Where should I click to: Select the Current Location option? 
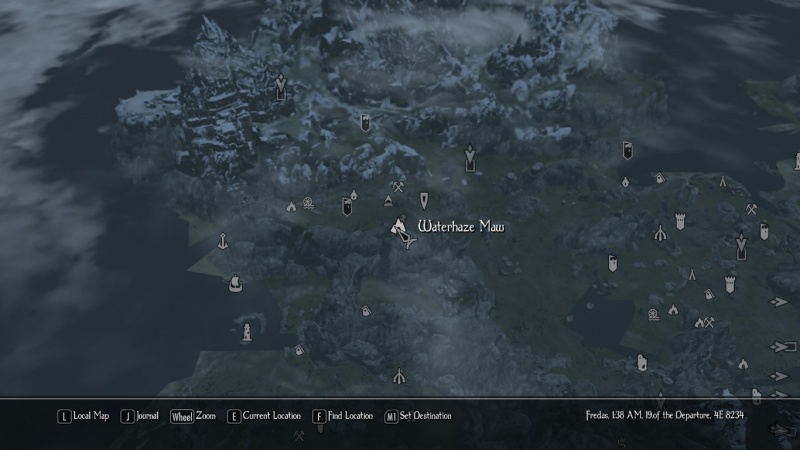point(264,416)
